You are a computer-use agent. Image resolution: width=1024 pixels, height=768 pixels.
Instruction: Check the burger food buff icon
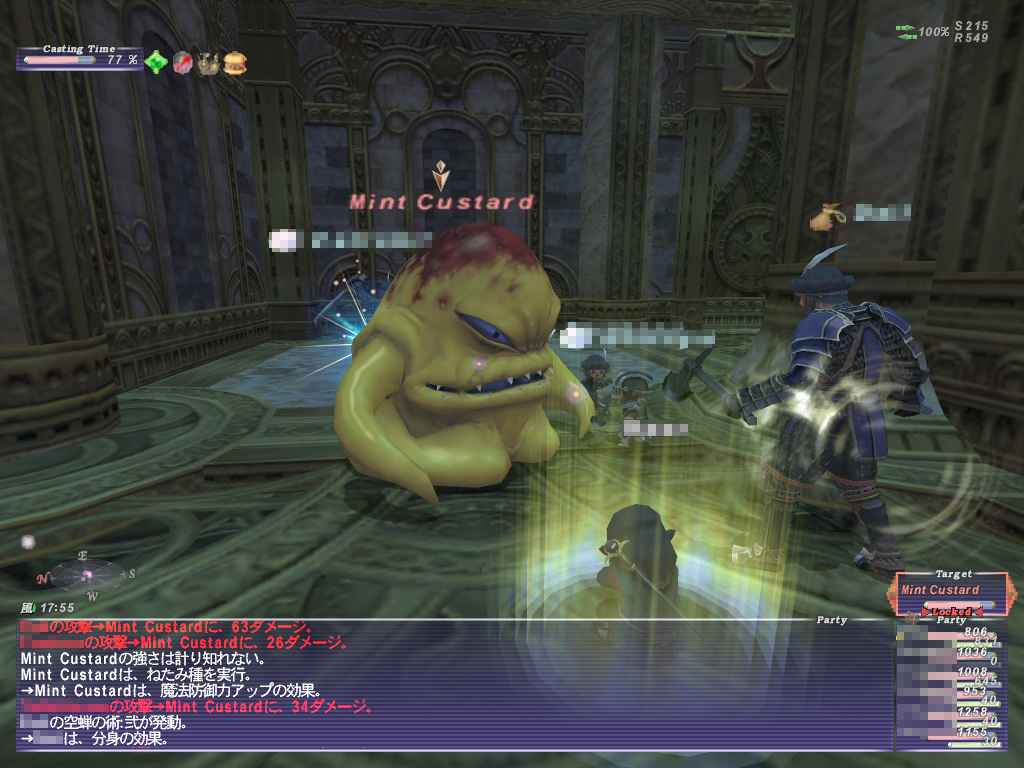235,62
